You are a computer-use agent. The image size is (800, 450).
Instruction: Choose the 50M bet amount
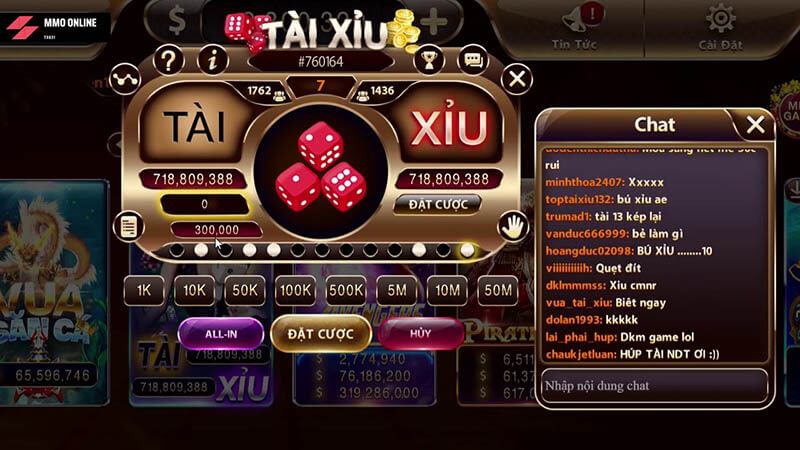[x=497, y=291]
